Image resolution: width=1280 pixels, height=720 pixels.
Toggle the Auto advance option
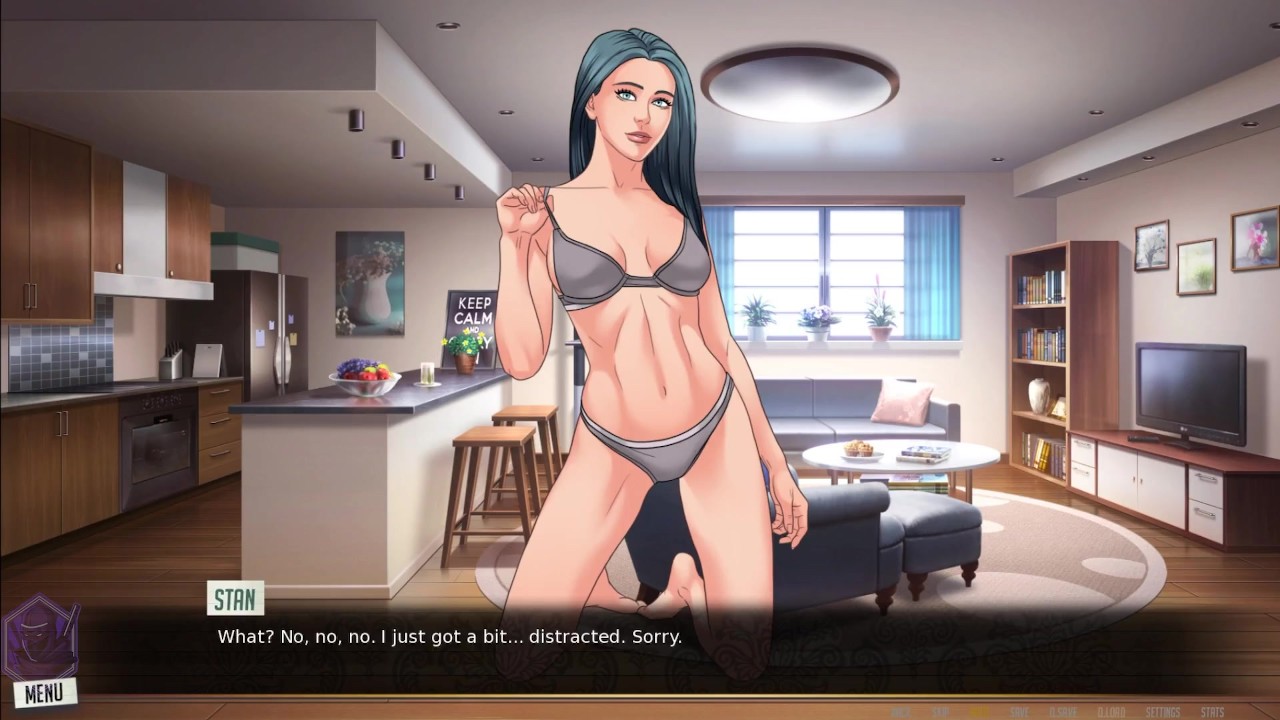[x=979, y=712]
